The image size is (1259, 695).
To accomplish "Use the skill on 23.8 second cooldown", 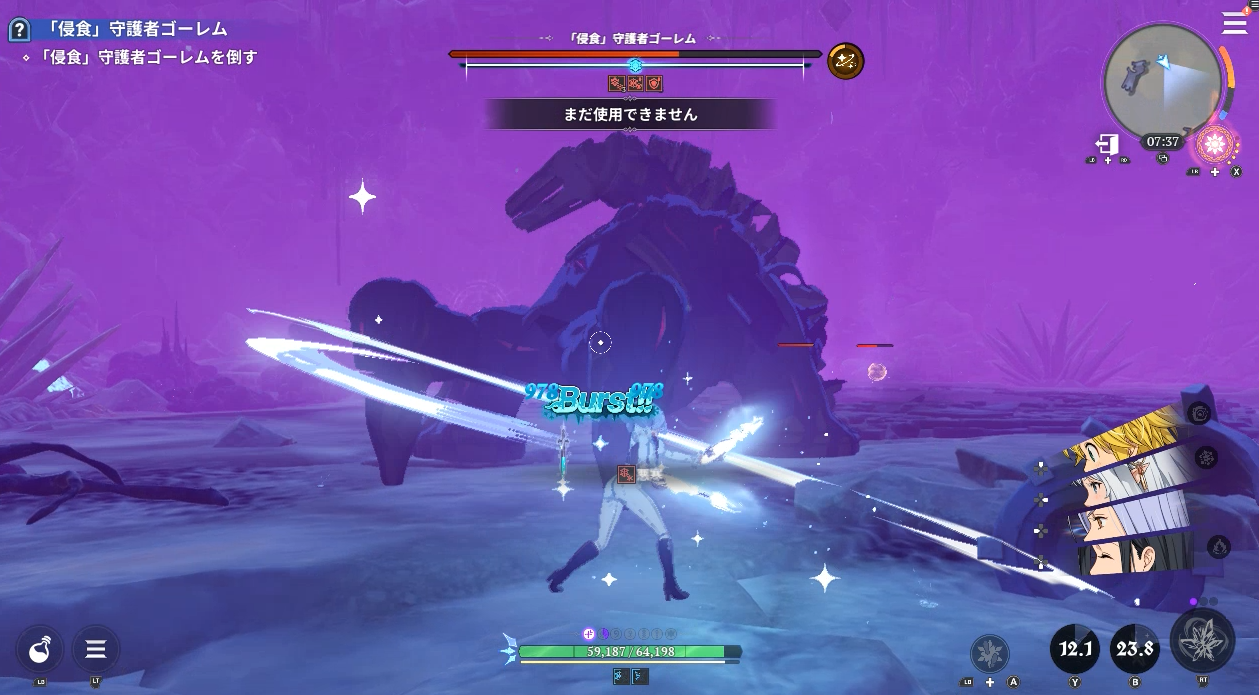I will (1135, 650).
